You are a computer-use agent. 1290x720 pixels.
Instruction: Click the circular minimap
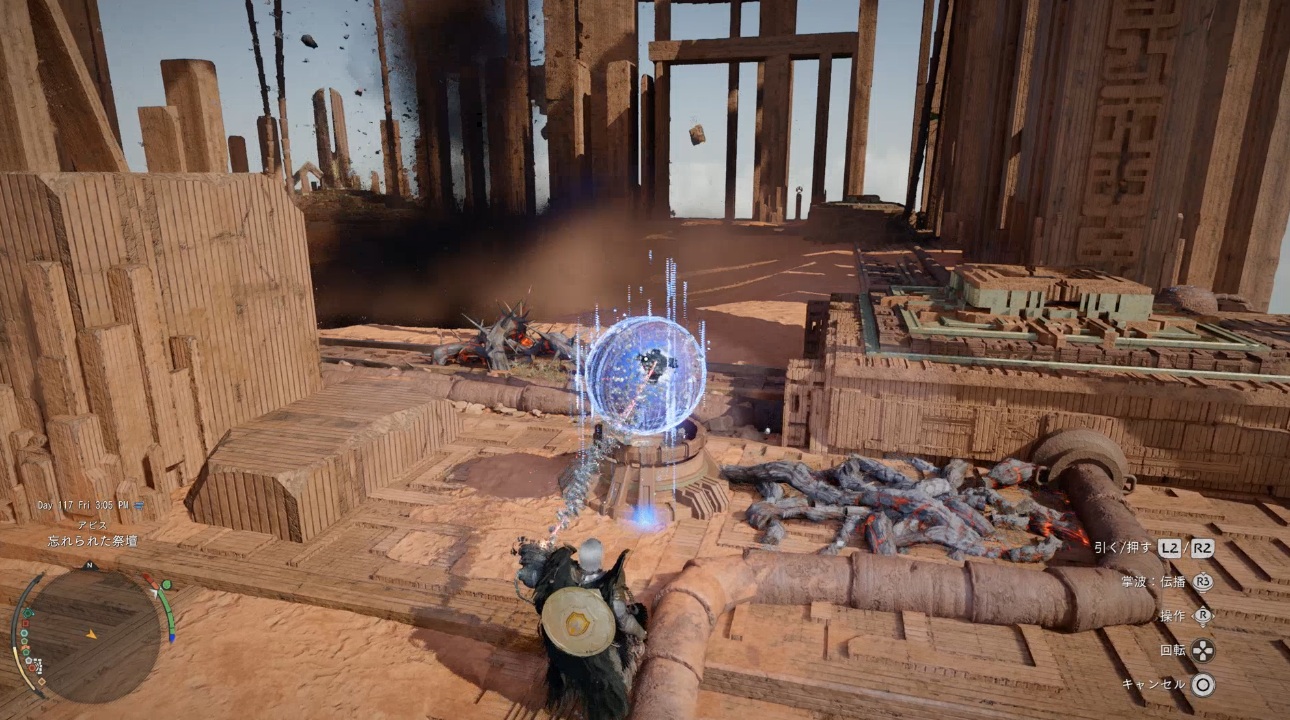point(90,634)
